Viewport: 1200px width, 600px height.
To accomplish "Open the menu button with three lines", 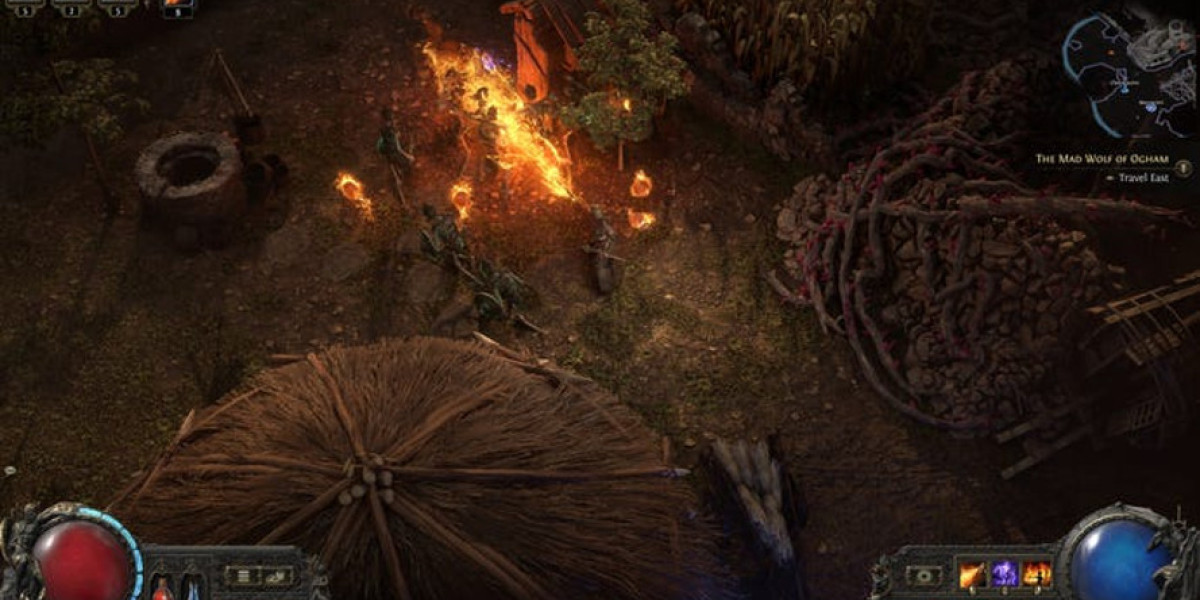I will [x=241, y=575].
